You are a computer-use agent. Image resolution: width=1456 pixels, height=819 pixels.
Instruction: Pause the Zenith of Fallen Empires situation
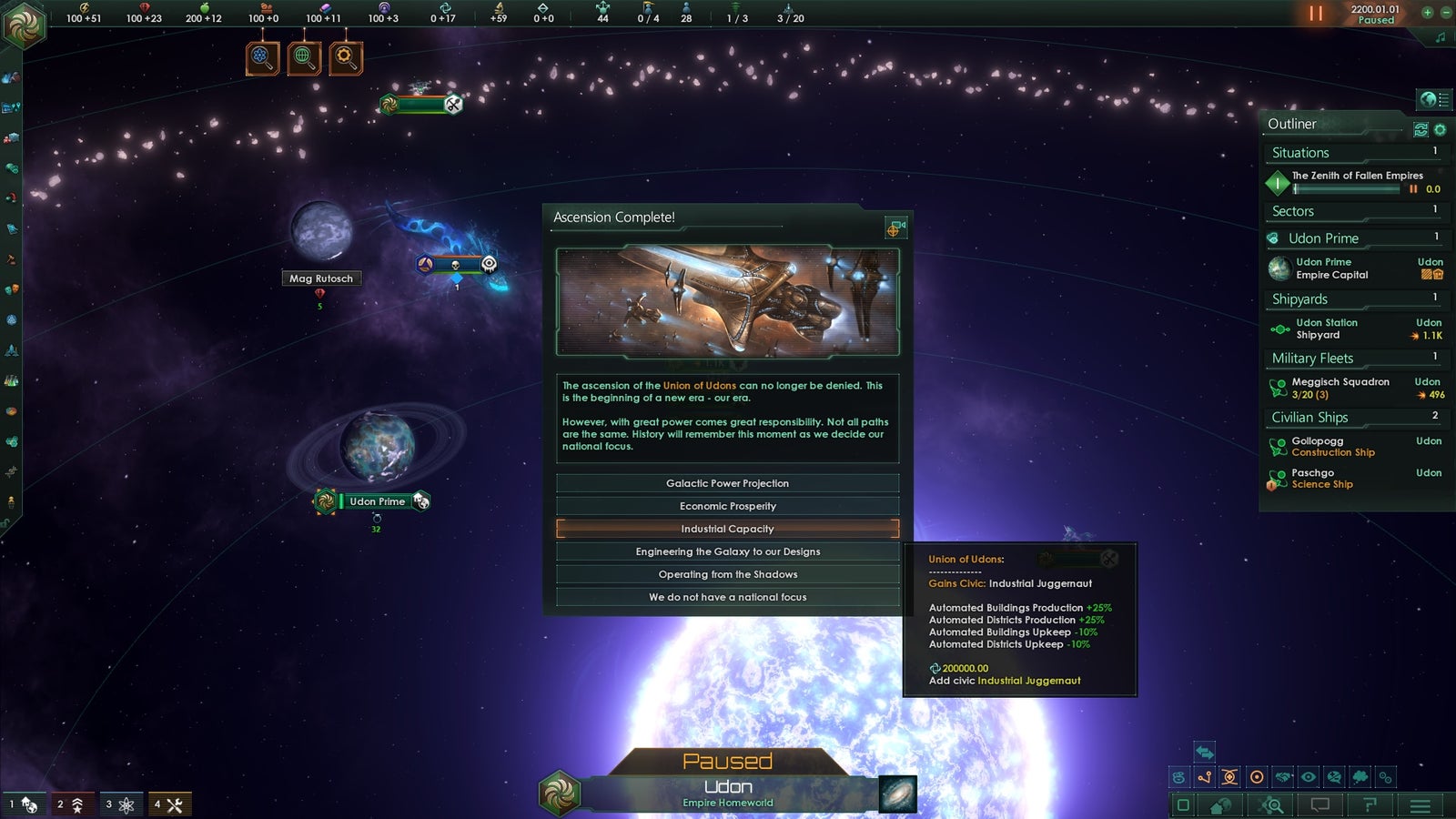click(1413, 188)
